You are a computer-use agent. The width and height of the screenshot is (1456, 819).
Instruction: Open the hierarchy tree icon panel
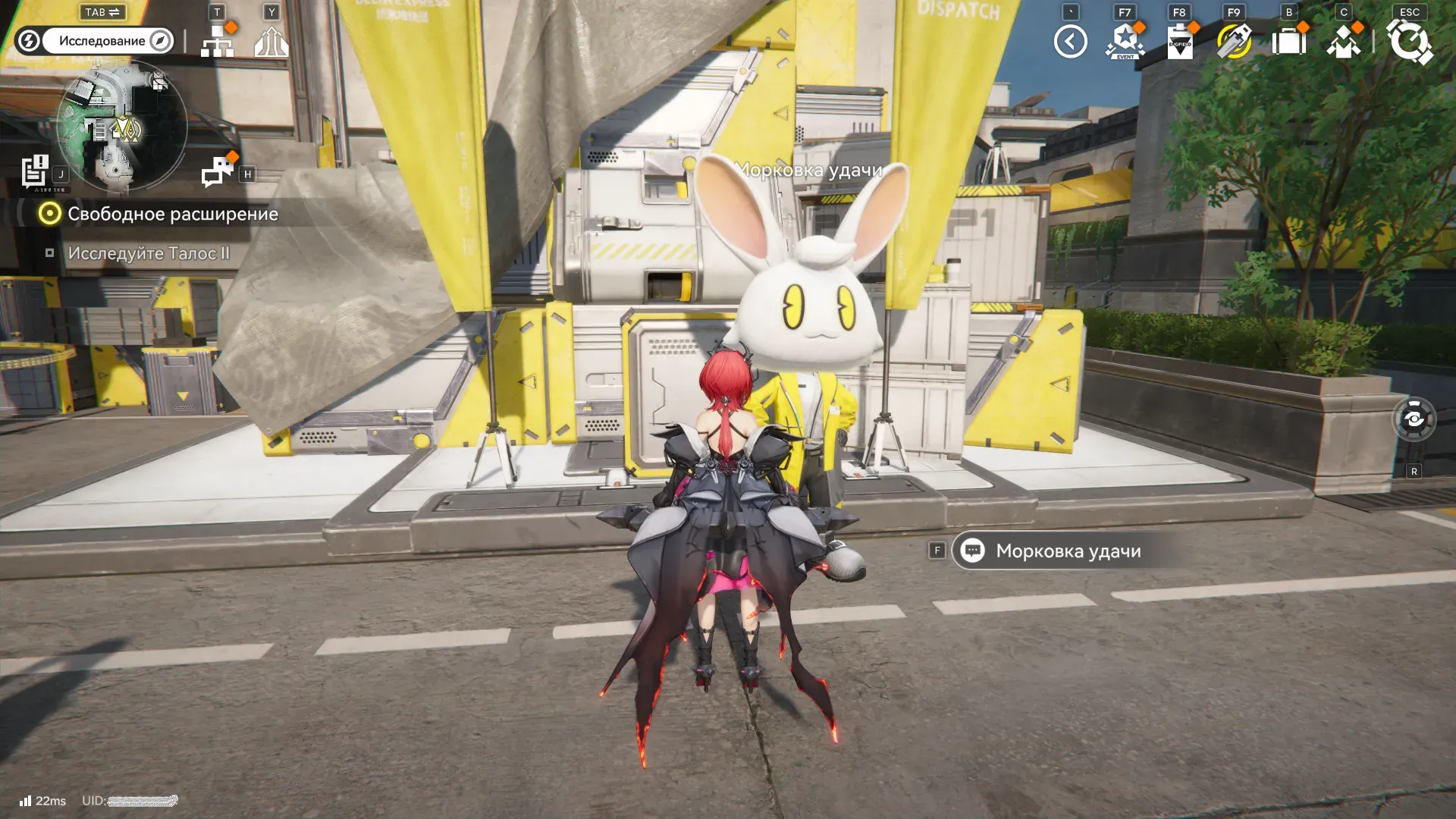218,42
